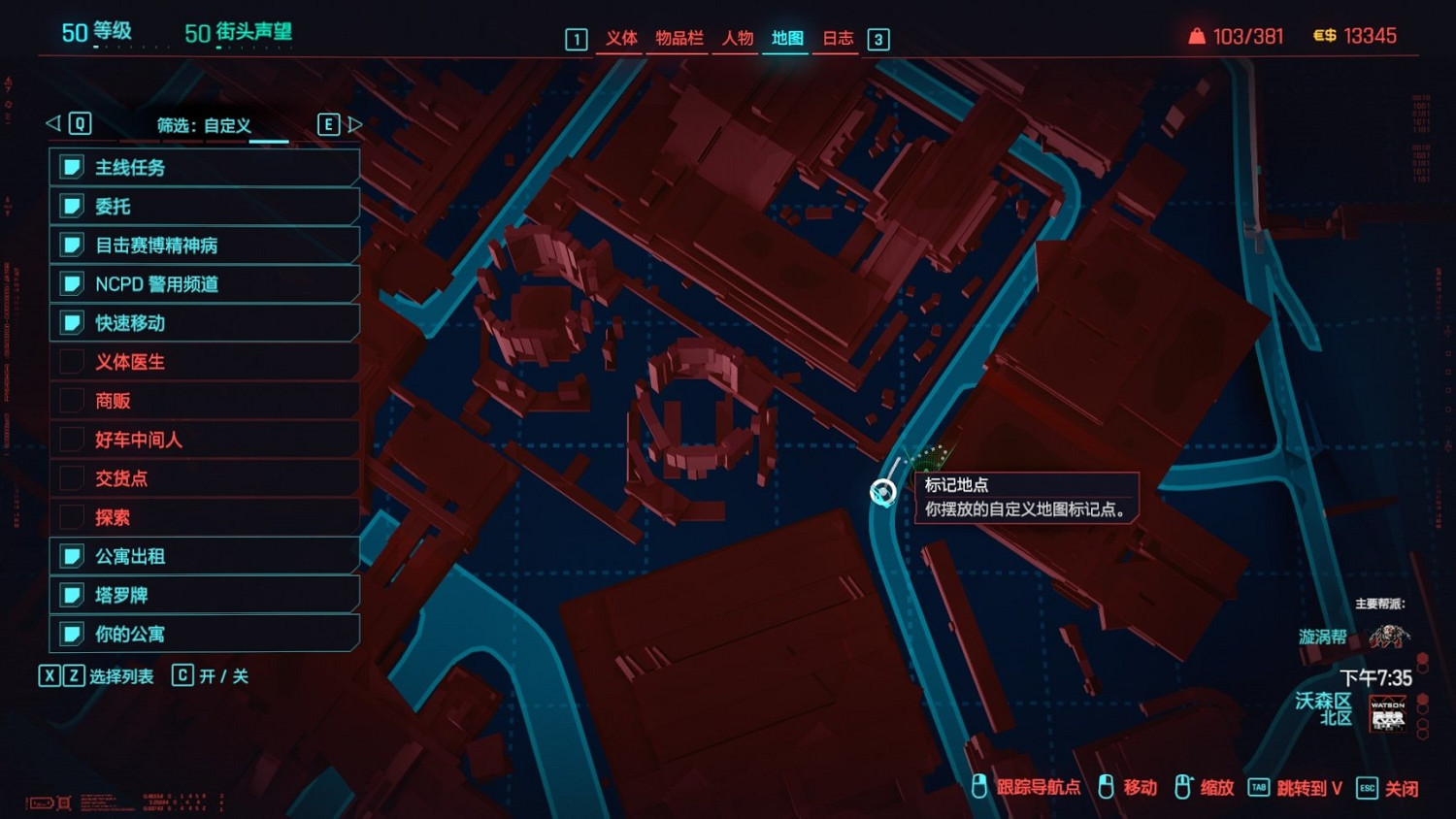
Task: Click the custom 标记地点 map marker
Action: coord(883,490)
